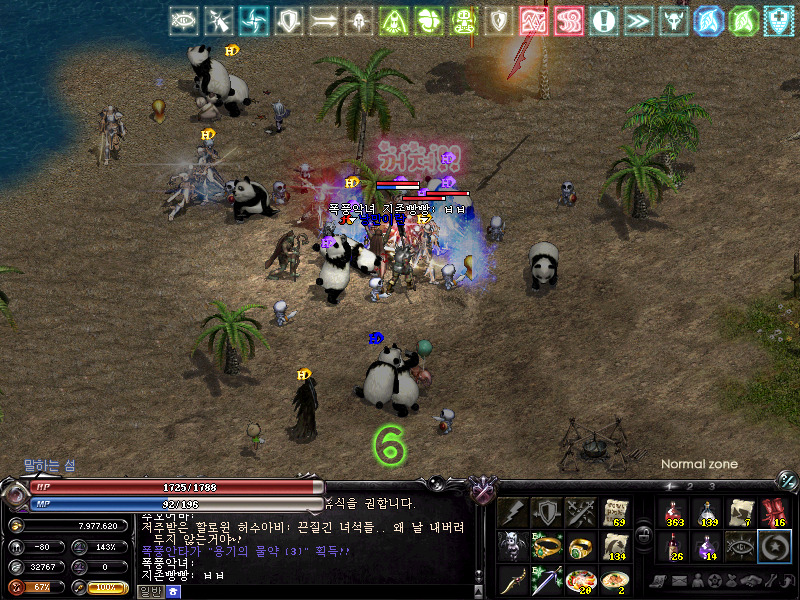Use the scroll stack with 134
The width and height of the screenshot is (800, 600).
tap(614, 546)
